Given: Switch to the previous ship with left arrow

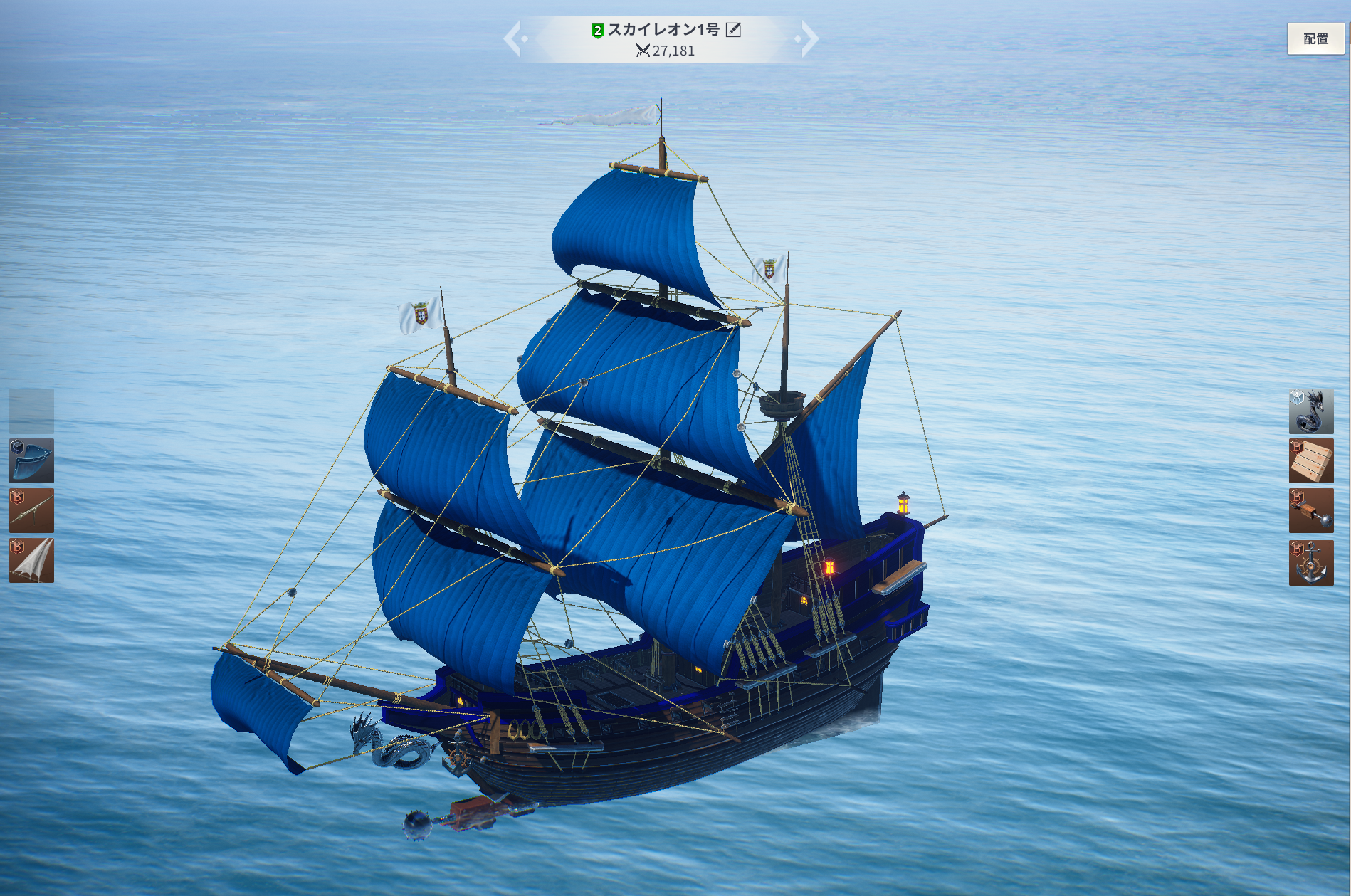Looking at the screenshot, I should [514, 38].
